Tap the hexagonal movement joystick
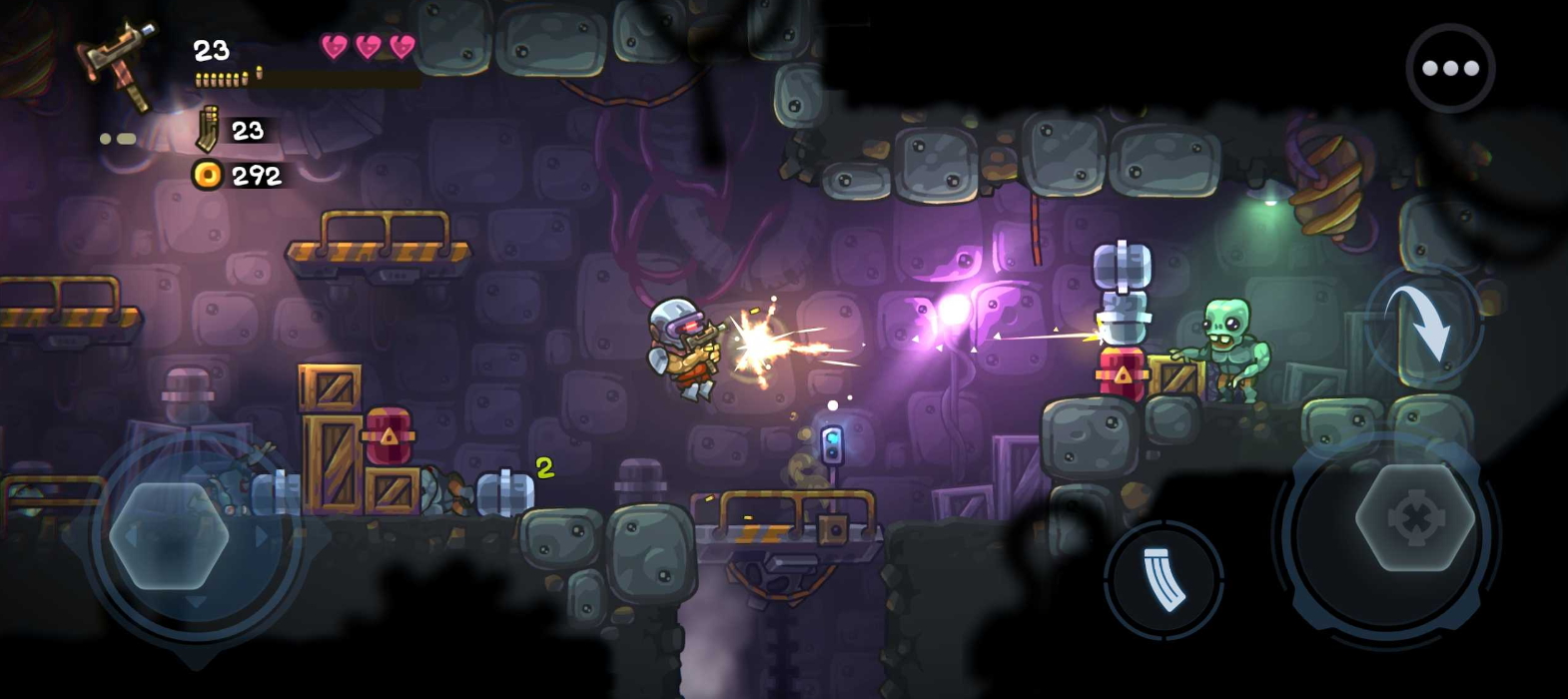The image size is (1568, 699). pos(169,536)
